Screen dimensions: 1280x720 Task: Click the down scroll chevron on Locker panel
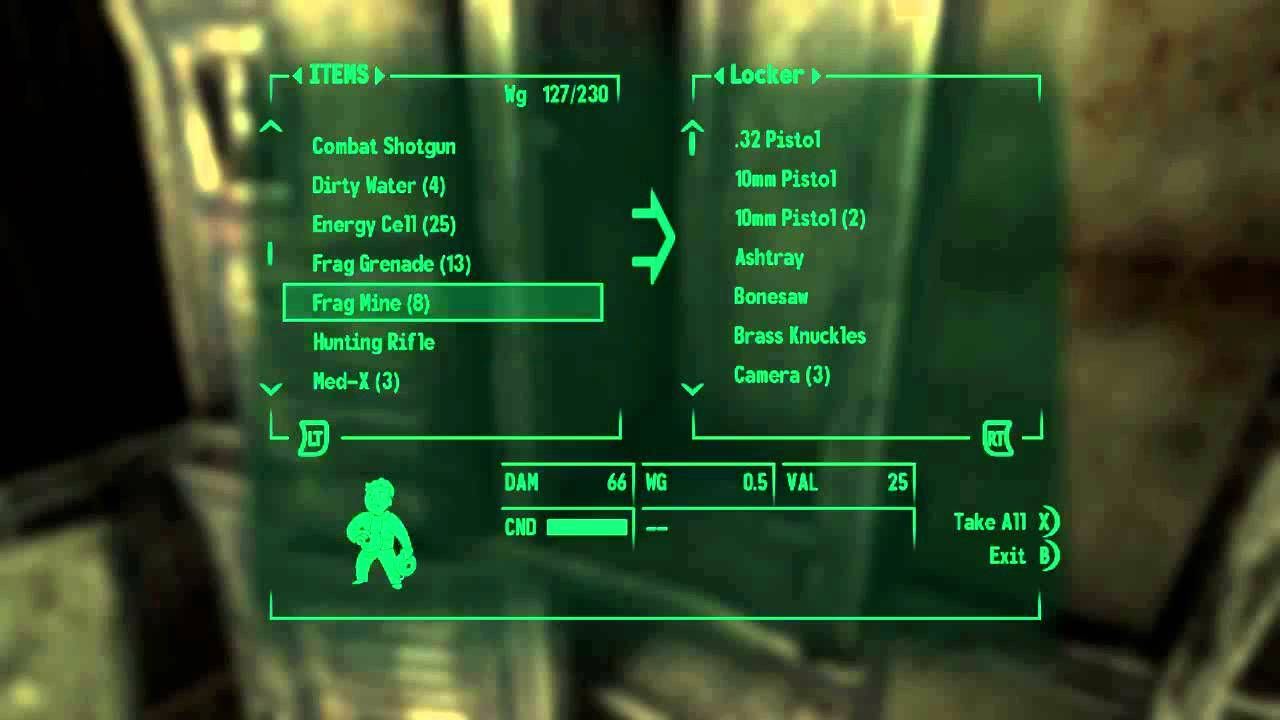click(691, 388)
